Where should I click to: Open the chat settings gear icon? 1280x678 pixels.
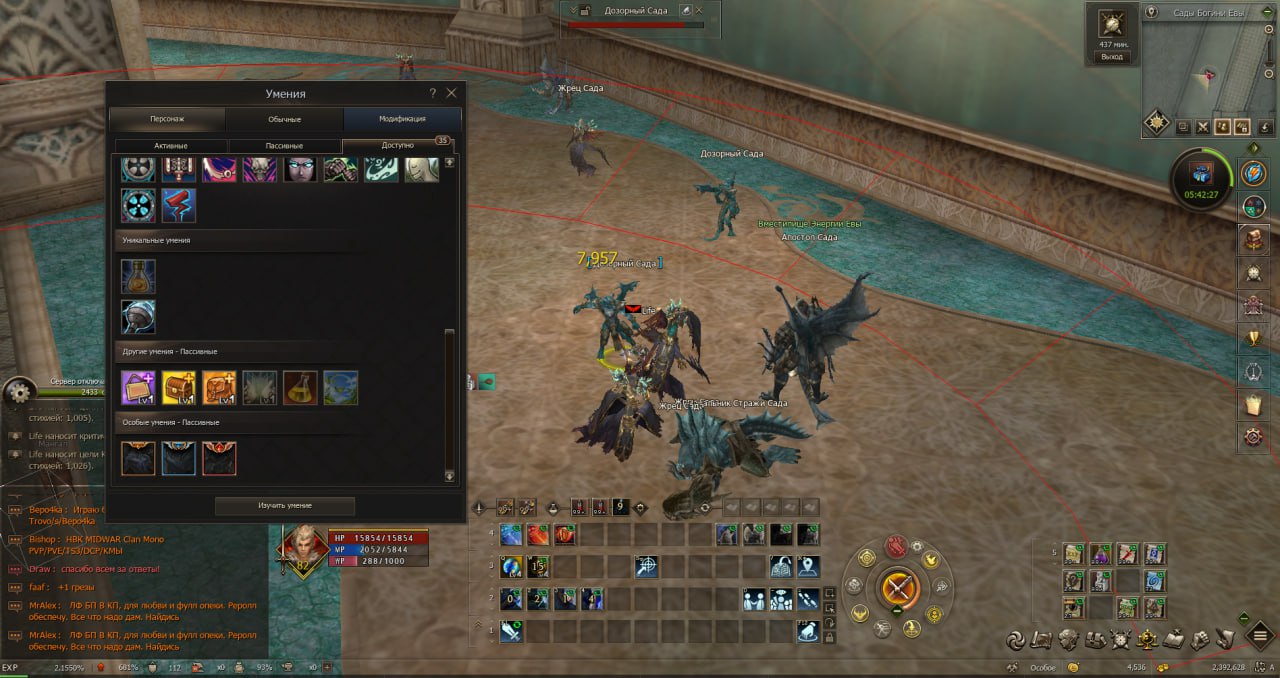pyautogui.click(x=19, y=393)
